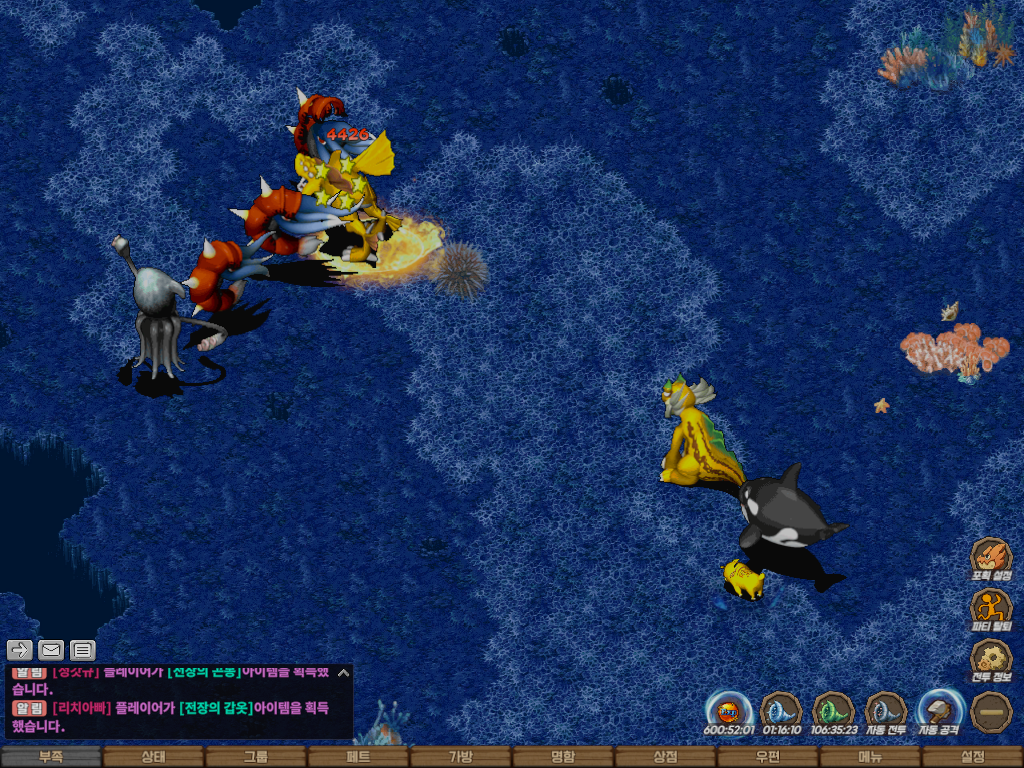Open the 설정 (settings) menu
The image size is (1024, 768).
pyautogui.click(x=972, y=757)
